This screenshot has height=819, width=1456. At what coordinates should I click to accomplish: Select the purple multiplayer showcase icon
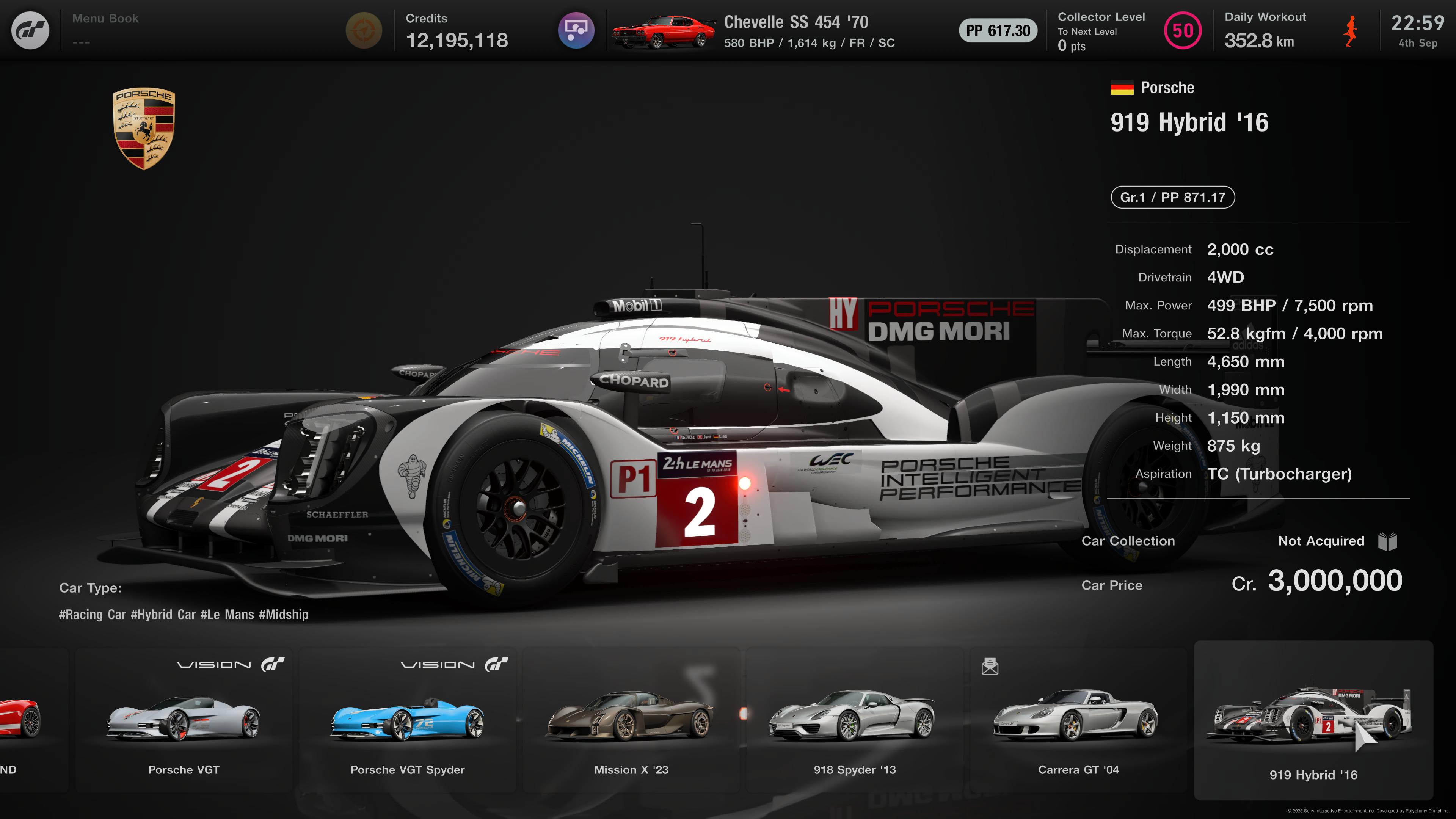pyautogui.click(x=576, y=30)
